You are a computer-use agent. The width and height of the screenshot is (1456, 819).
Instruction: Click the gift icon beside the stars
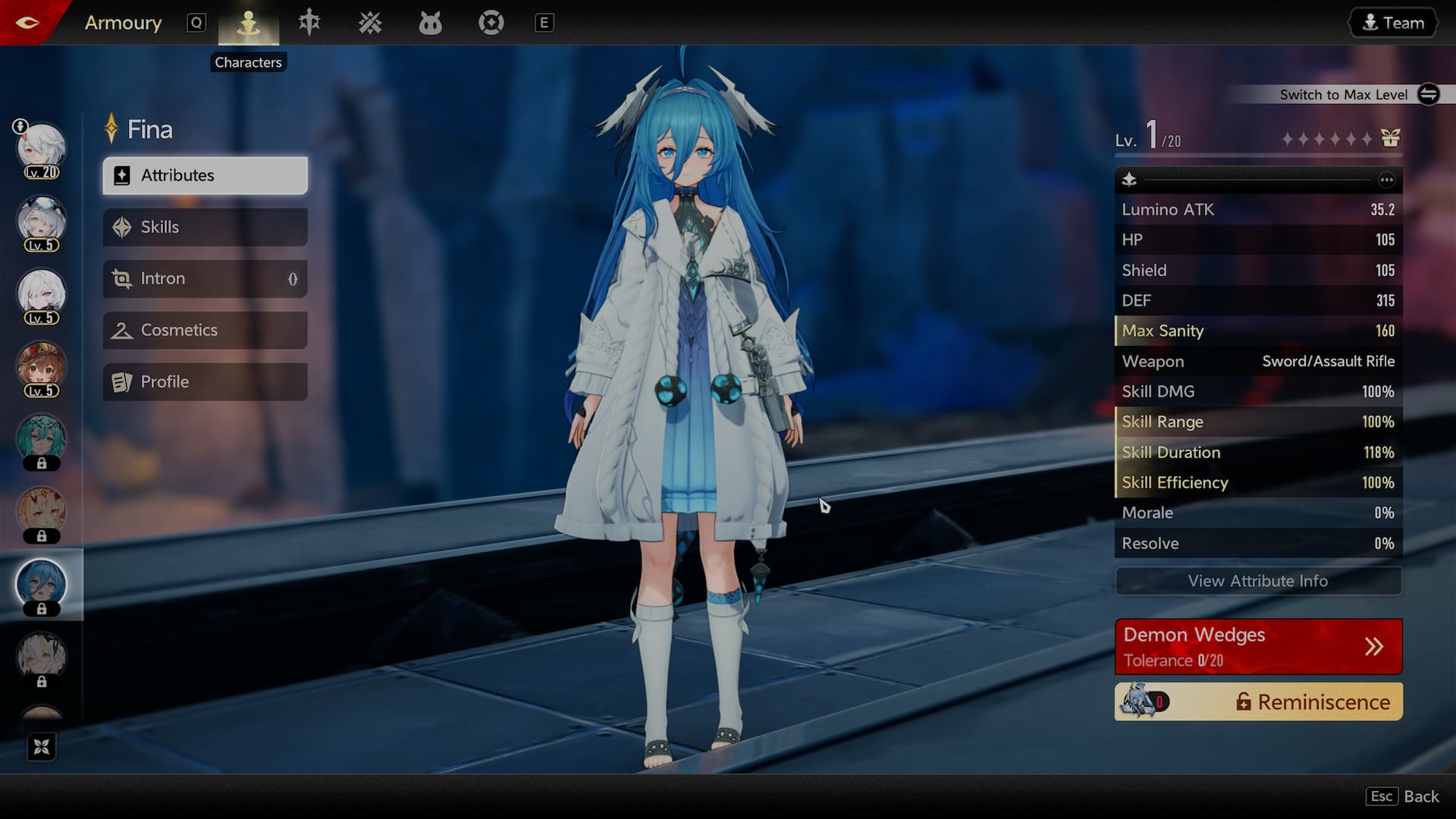point(1390,138)
